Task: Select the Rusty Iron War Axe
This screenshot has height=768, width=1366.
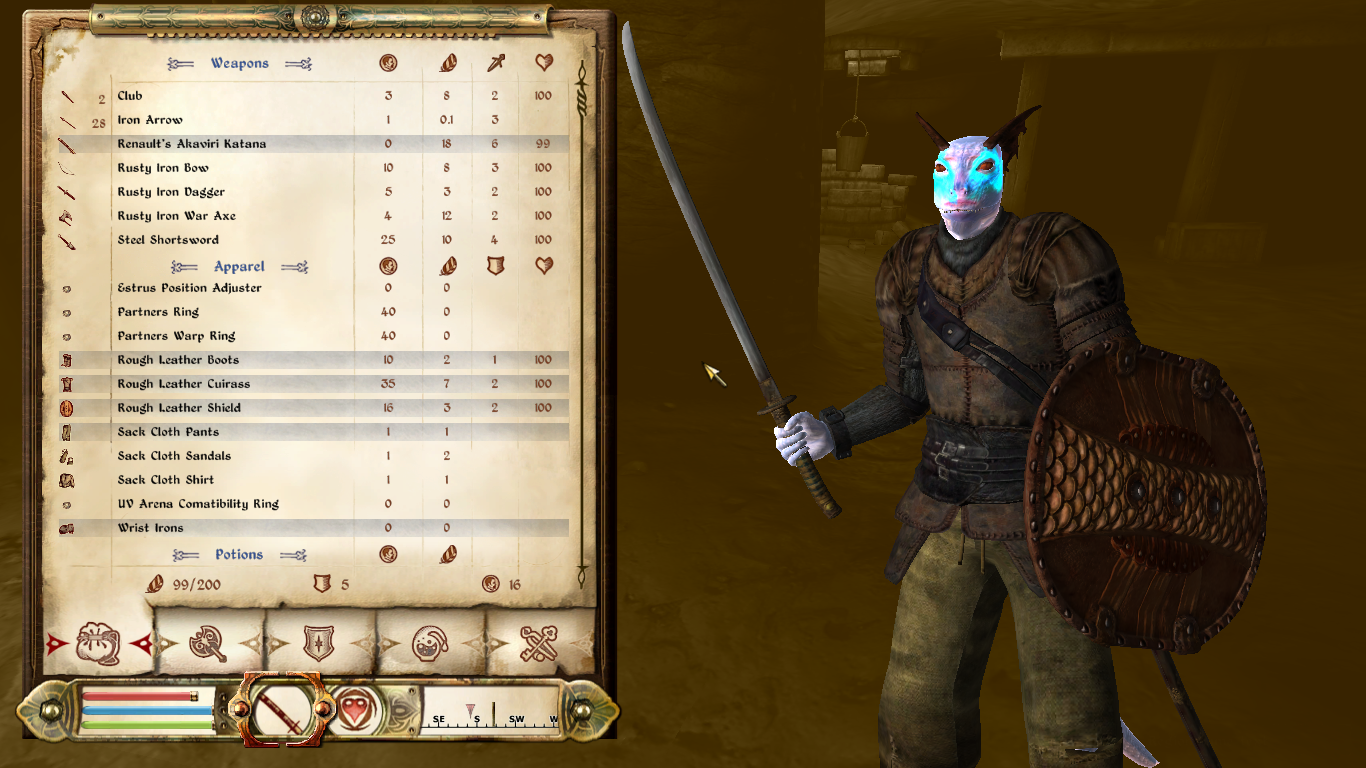Action: 176,216
